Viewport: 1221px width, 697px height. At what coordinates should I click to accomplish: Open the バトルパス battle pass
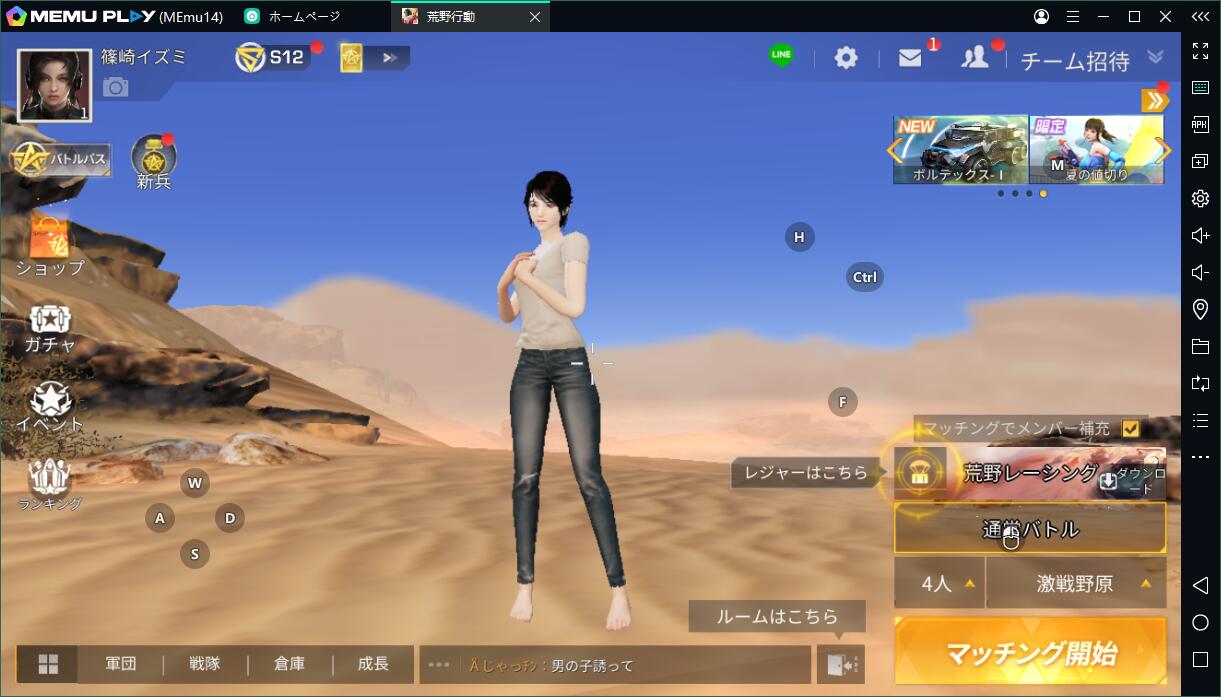click(x=60, y=159)
